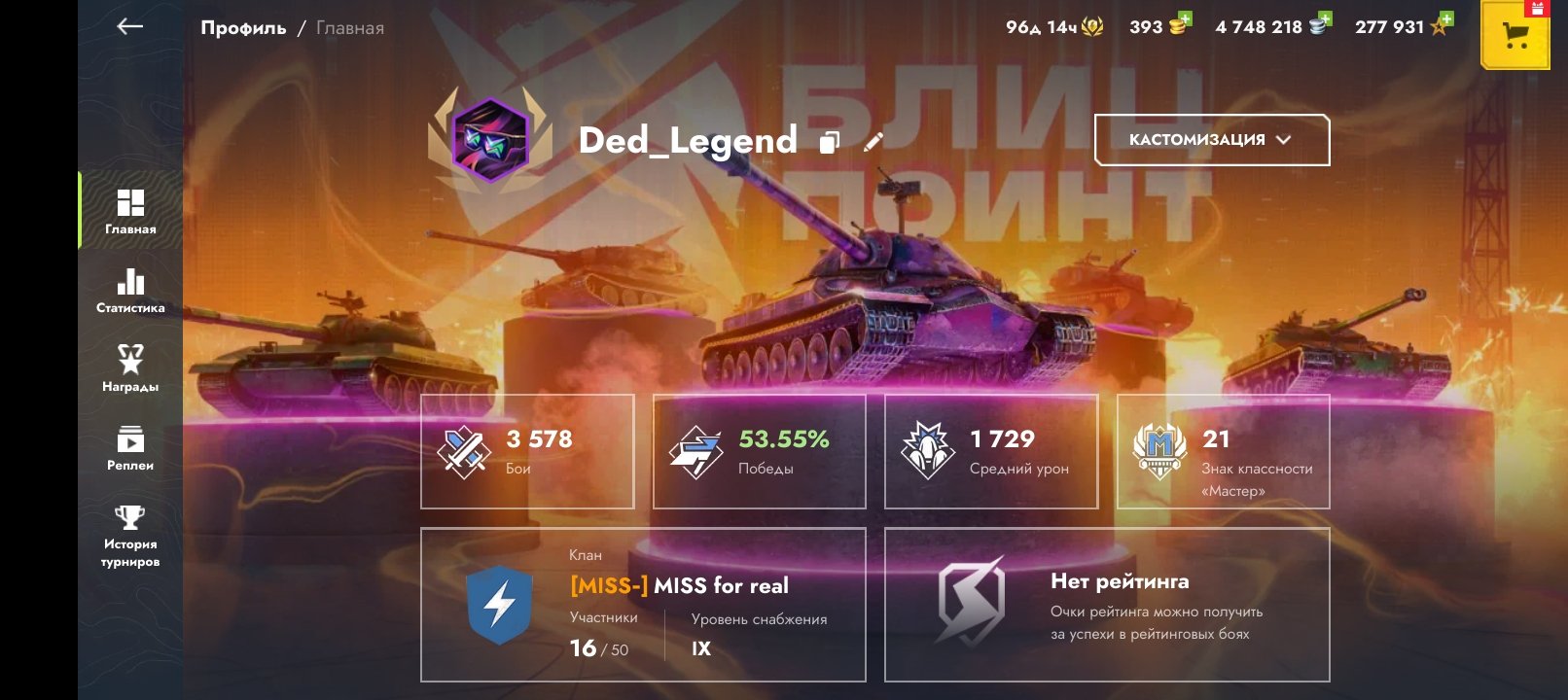Copy the Ded_Legend nickname
Screen dimensions: 1568x700
click(829, 142)
